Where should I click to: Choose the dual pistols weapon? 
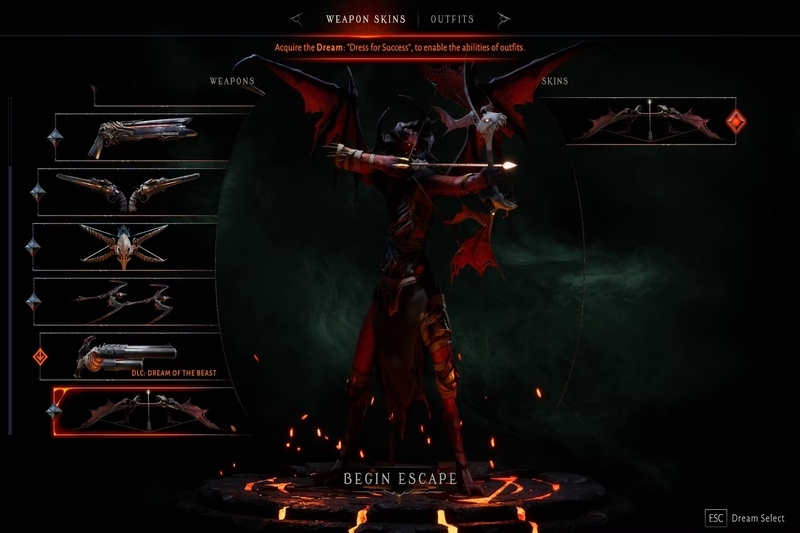(x=130, y=190)
